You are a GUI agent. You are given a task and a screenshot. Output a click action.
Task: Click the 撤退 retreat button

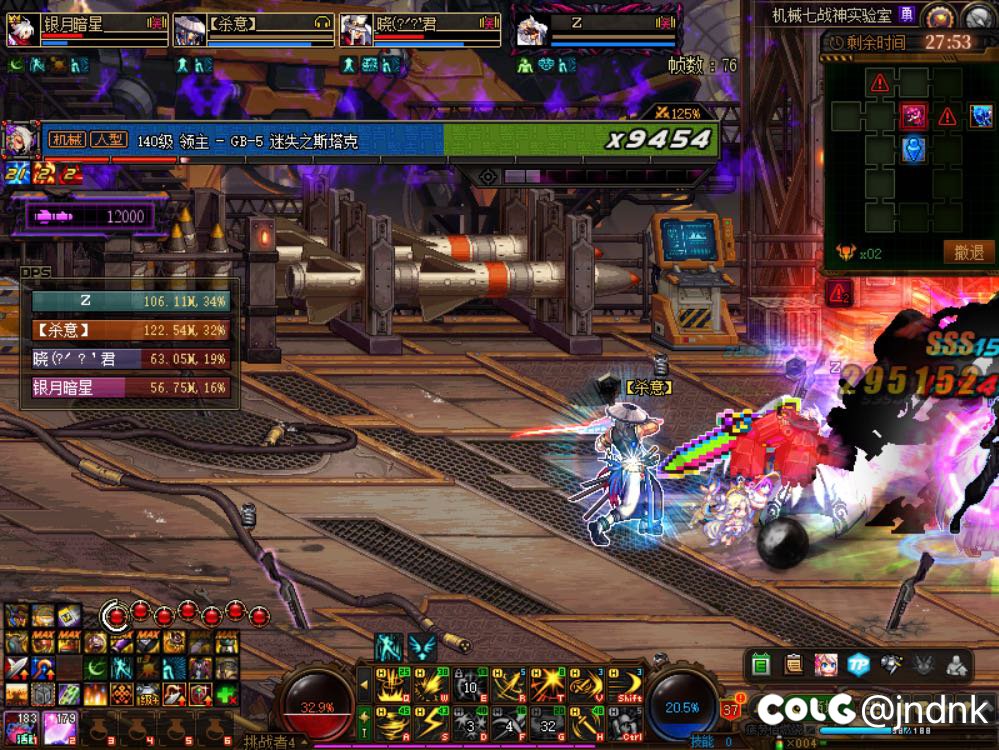[968, 253]
